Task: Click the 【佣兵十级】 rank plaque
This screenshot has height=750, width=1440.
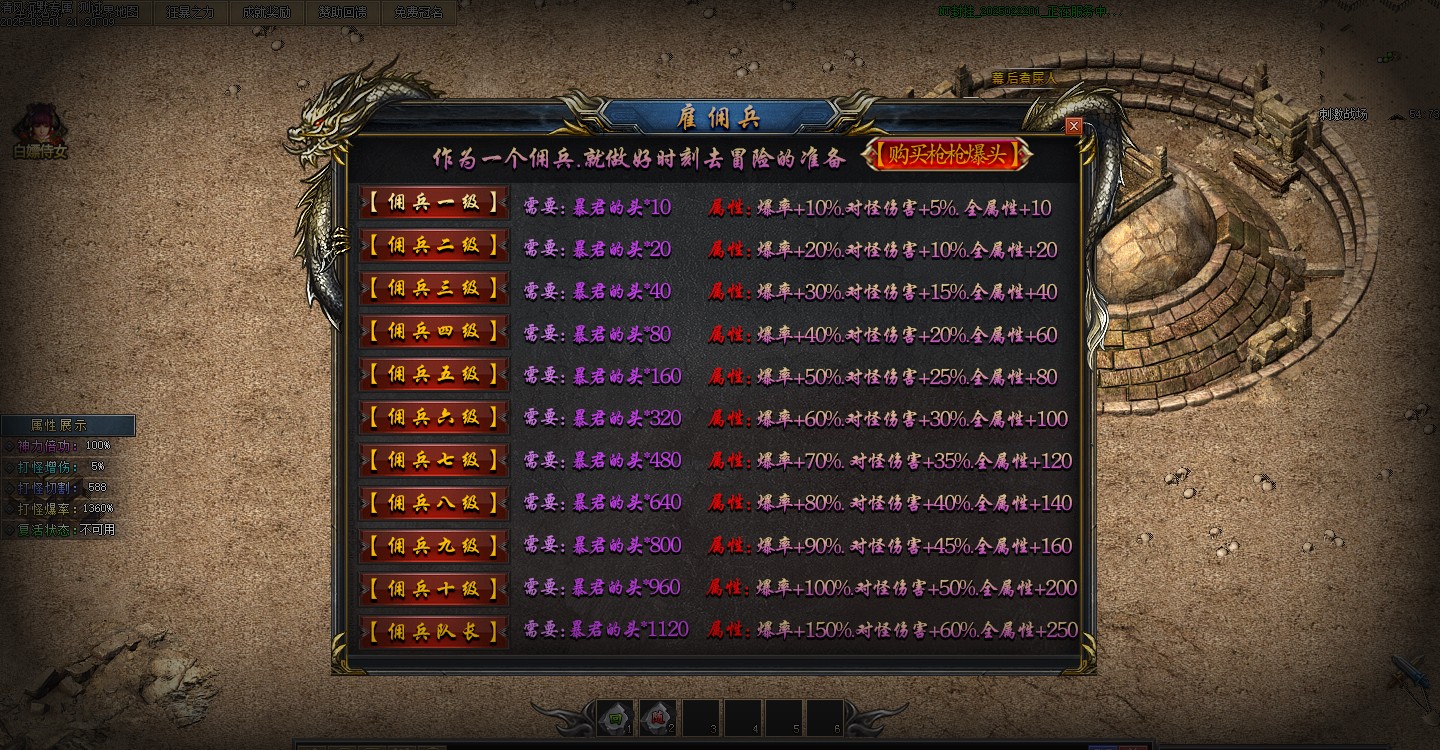Action: pyautogui.click(x=432, y=589)
